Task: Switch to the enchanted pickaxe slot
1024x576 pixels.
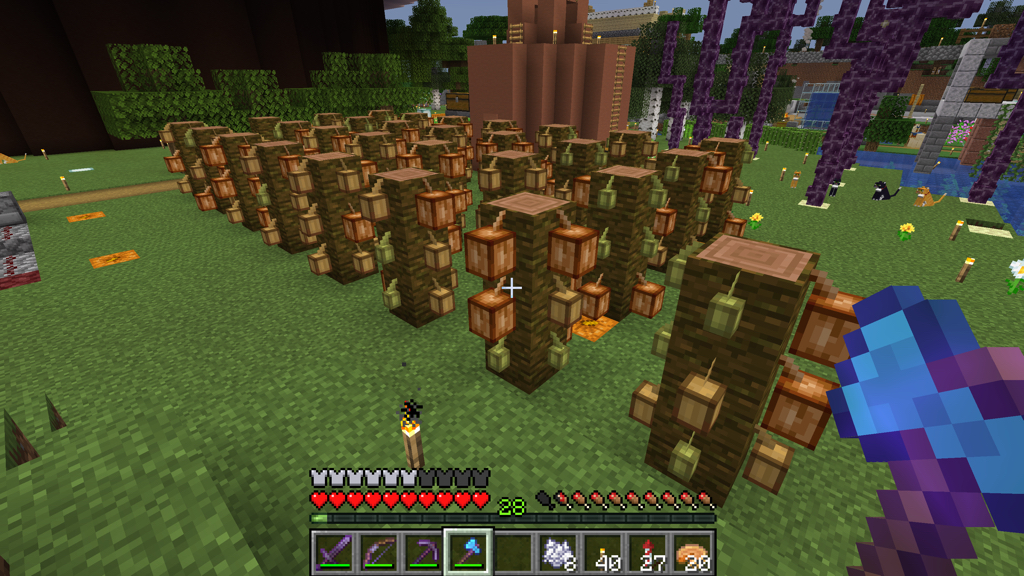Action: 423,552
